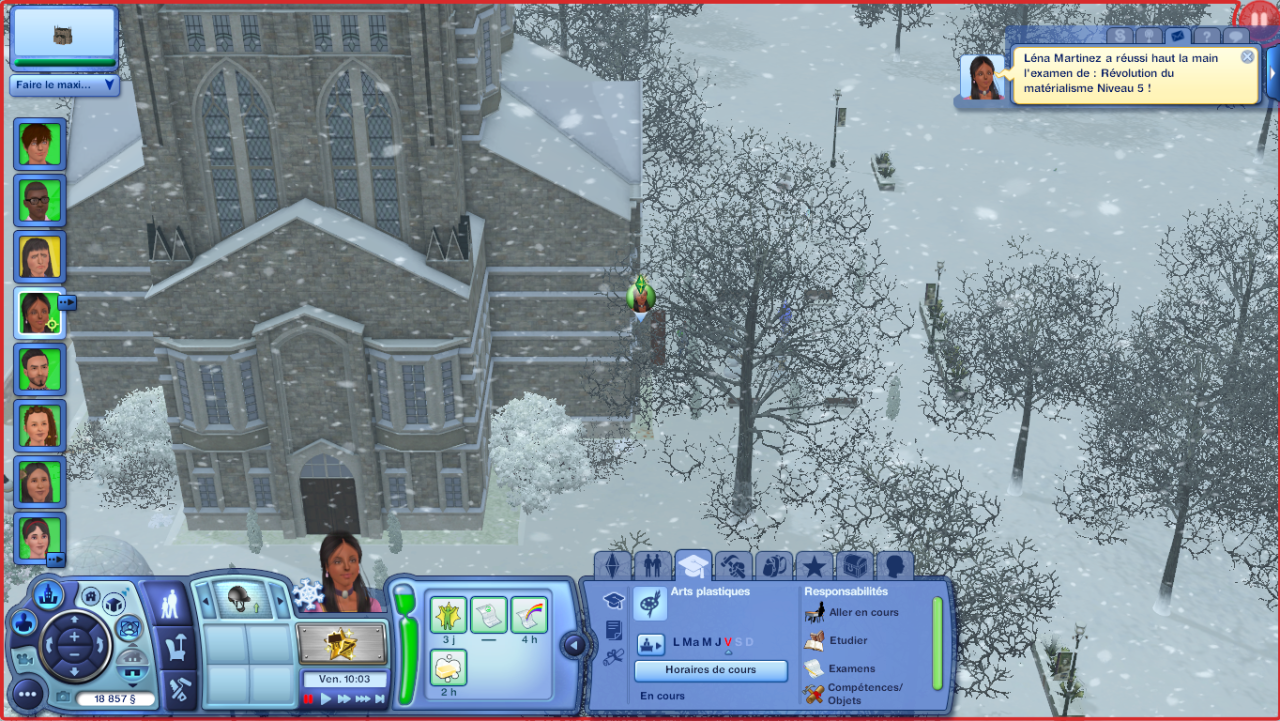Open the 'Horaires de cours' schedule
This screenshot has height=721, width=1280.
711,670
